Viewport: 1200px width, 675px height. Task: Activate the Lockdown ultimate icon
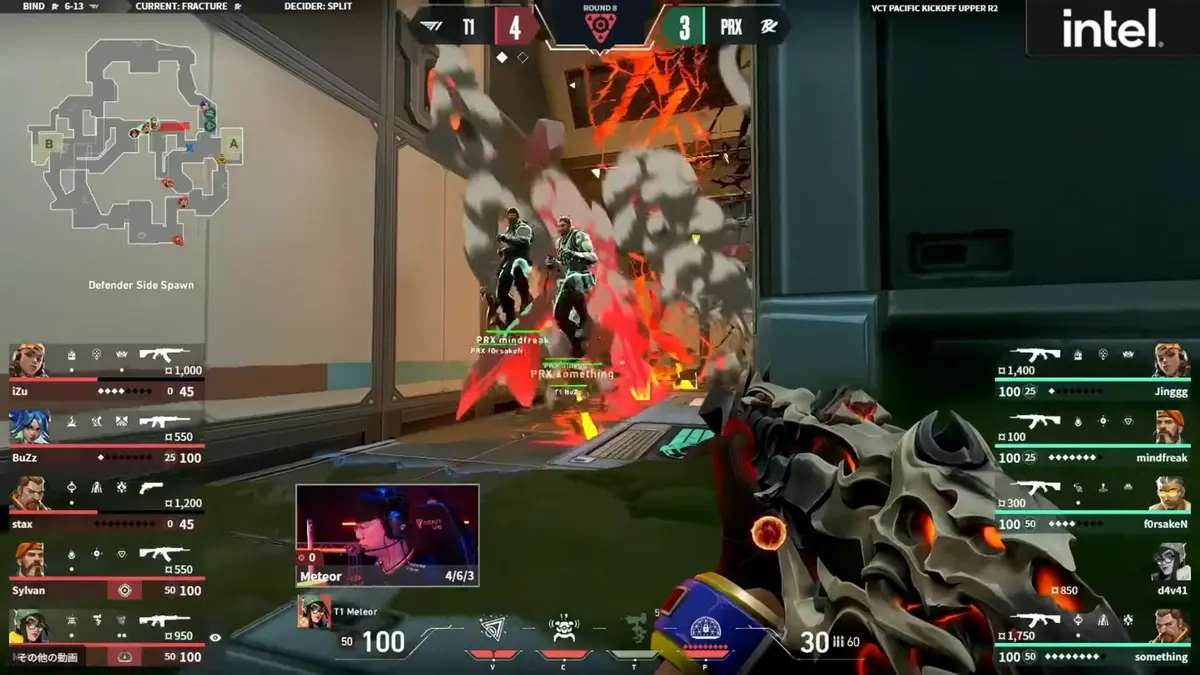pos(706,630)
